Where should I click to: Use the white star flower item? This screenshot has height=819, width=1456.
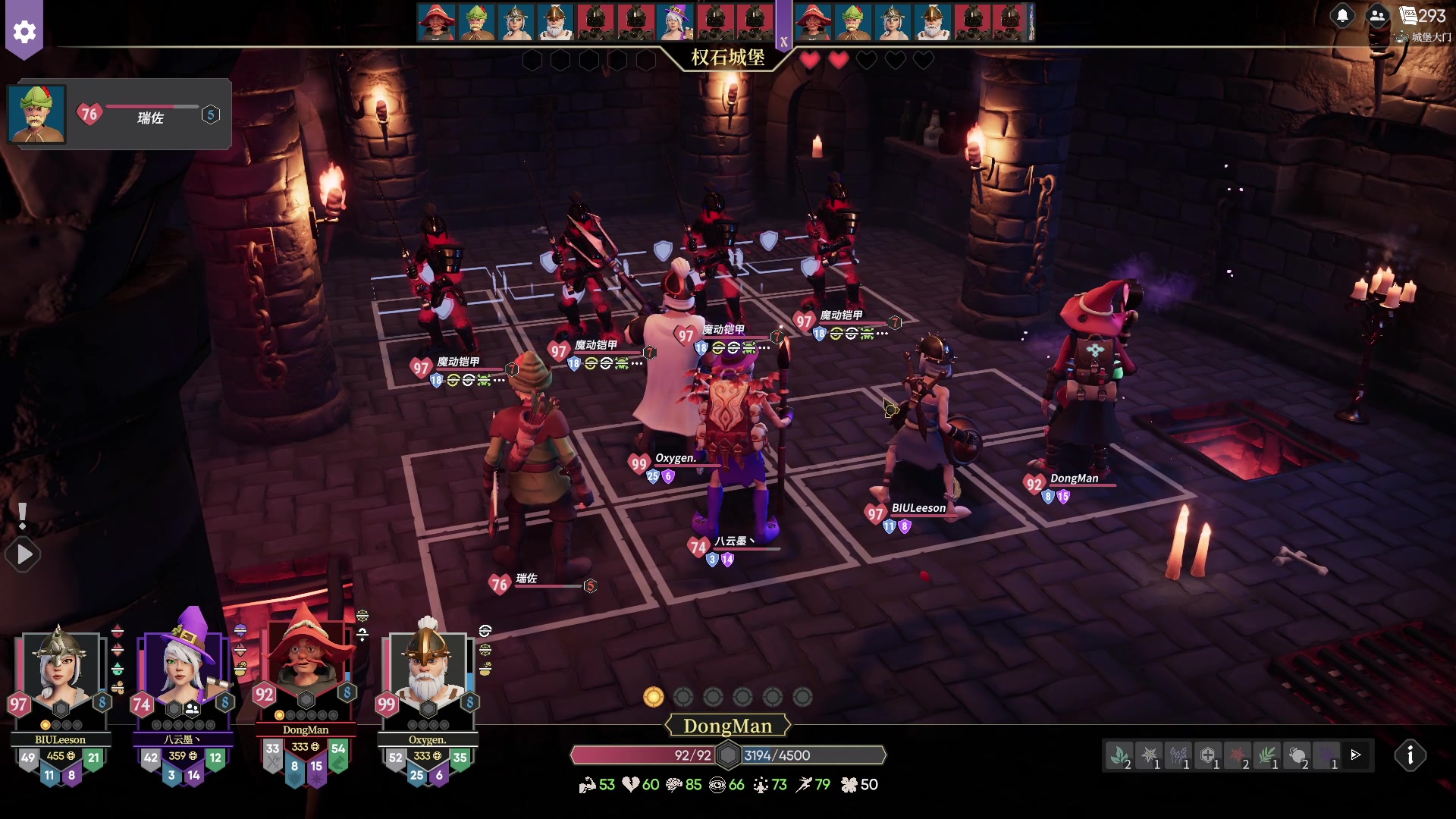tap(1149, 755)
